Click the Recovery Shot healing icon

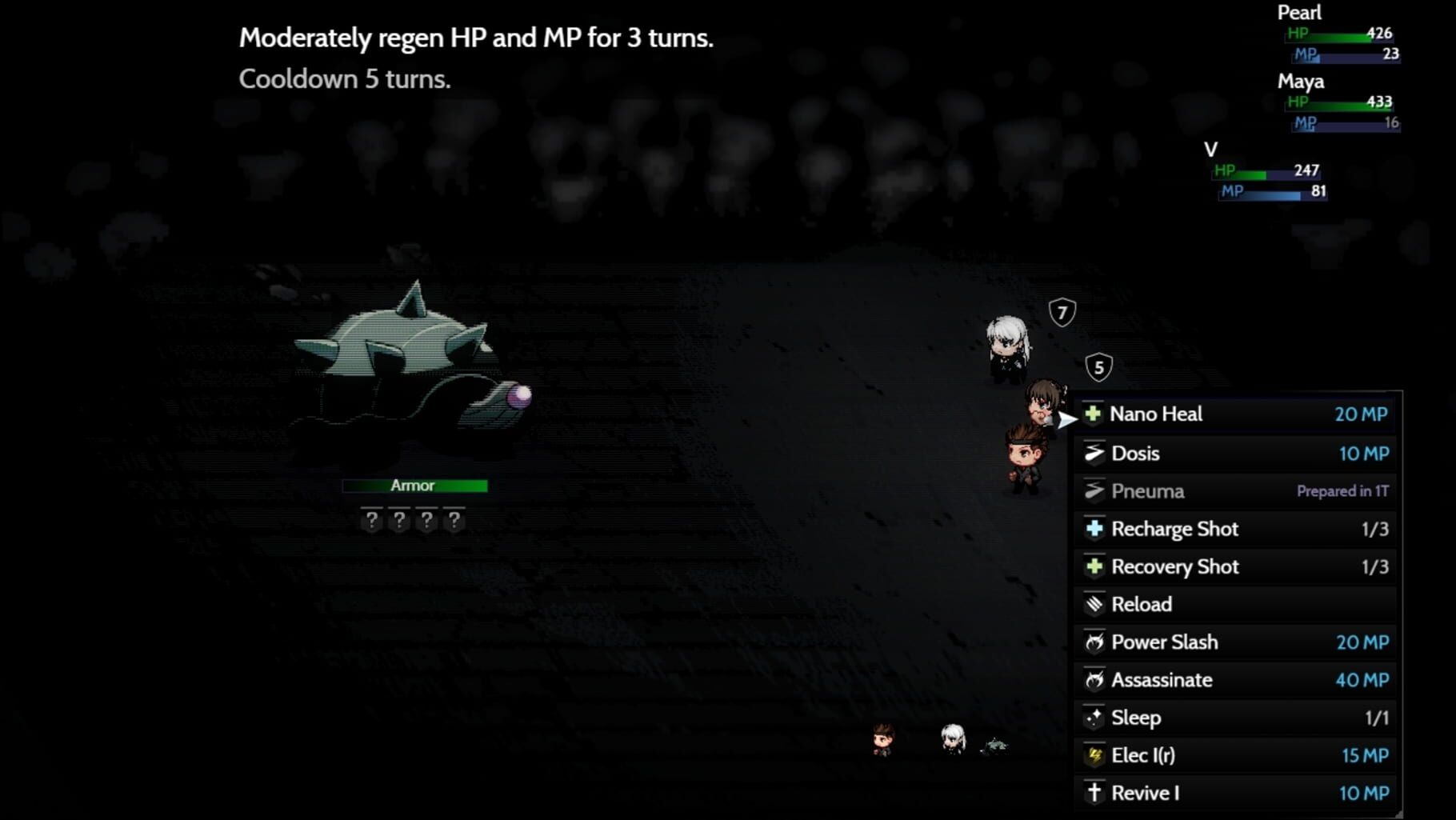tap(1095, 567)
